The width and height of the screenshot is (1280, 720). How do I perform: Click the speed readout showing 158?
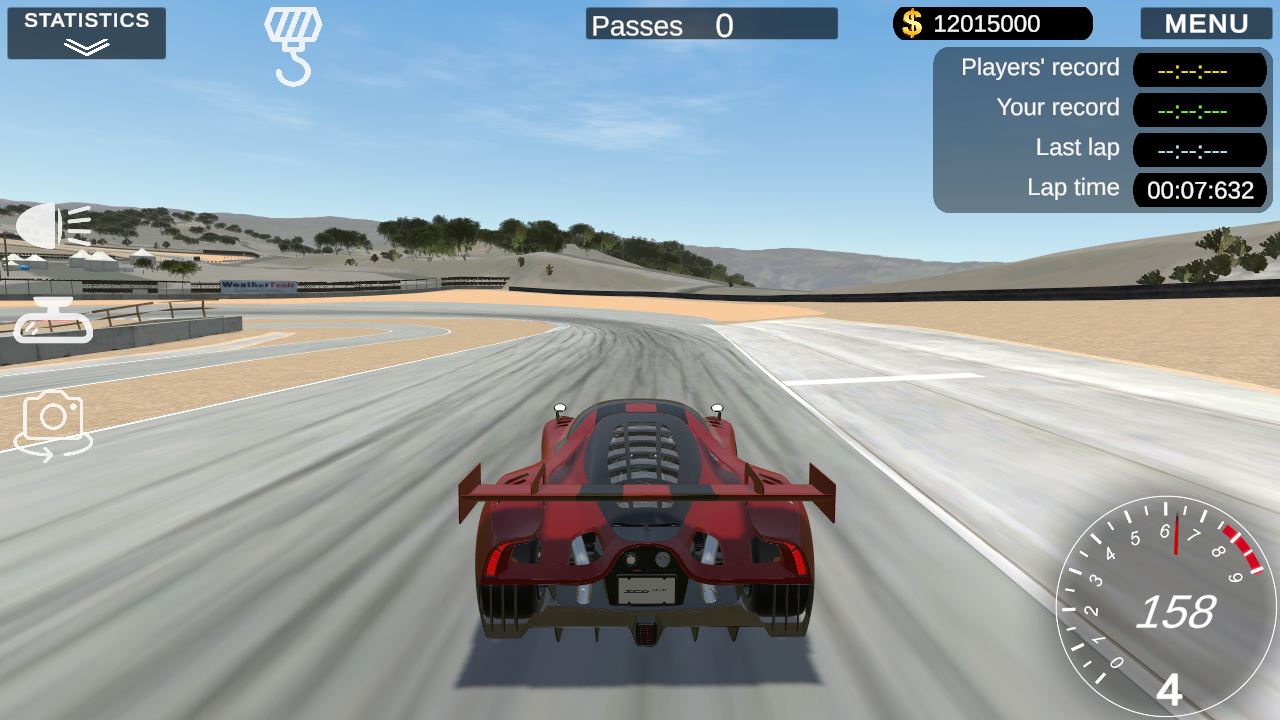coord(1178,612)
